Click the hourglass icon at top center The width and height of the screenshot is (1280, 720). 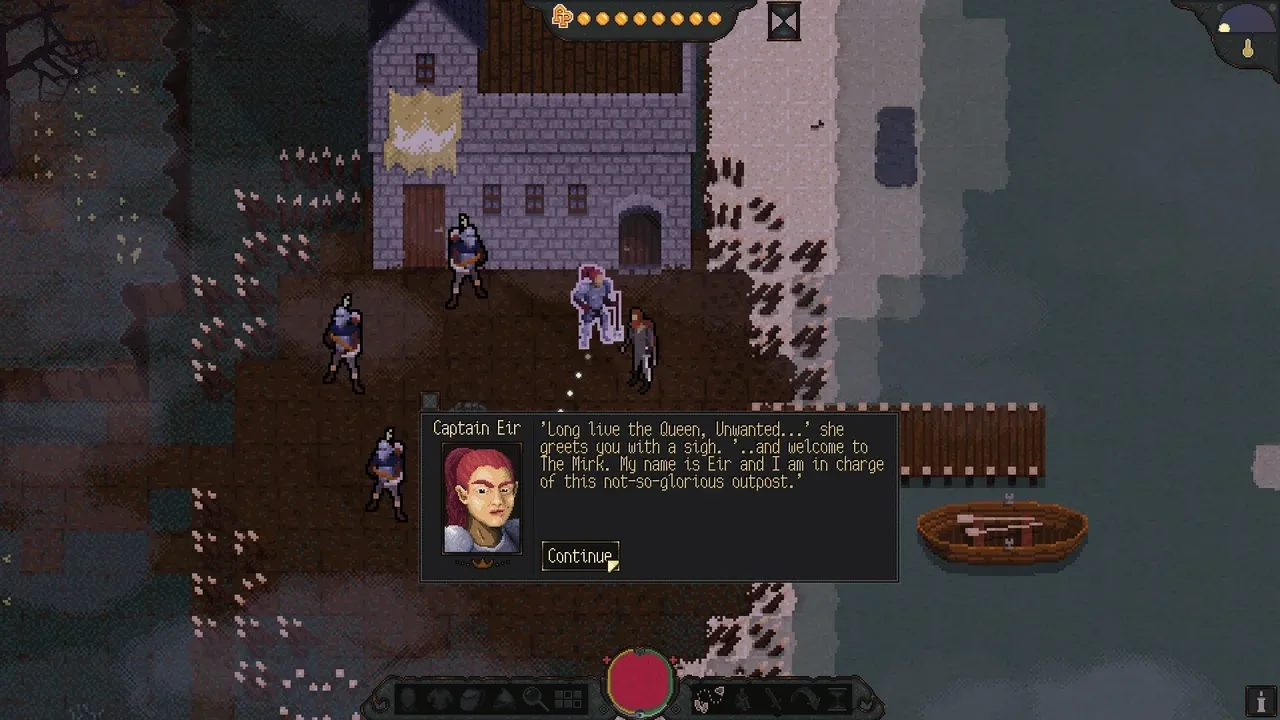pos(784,21)
